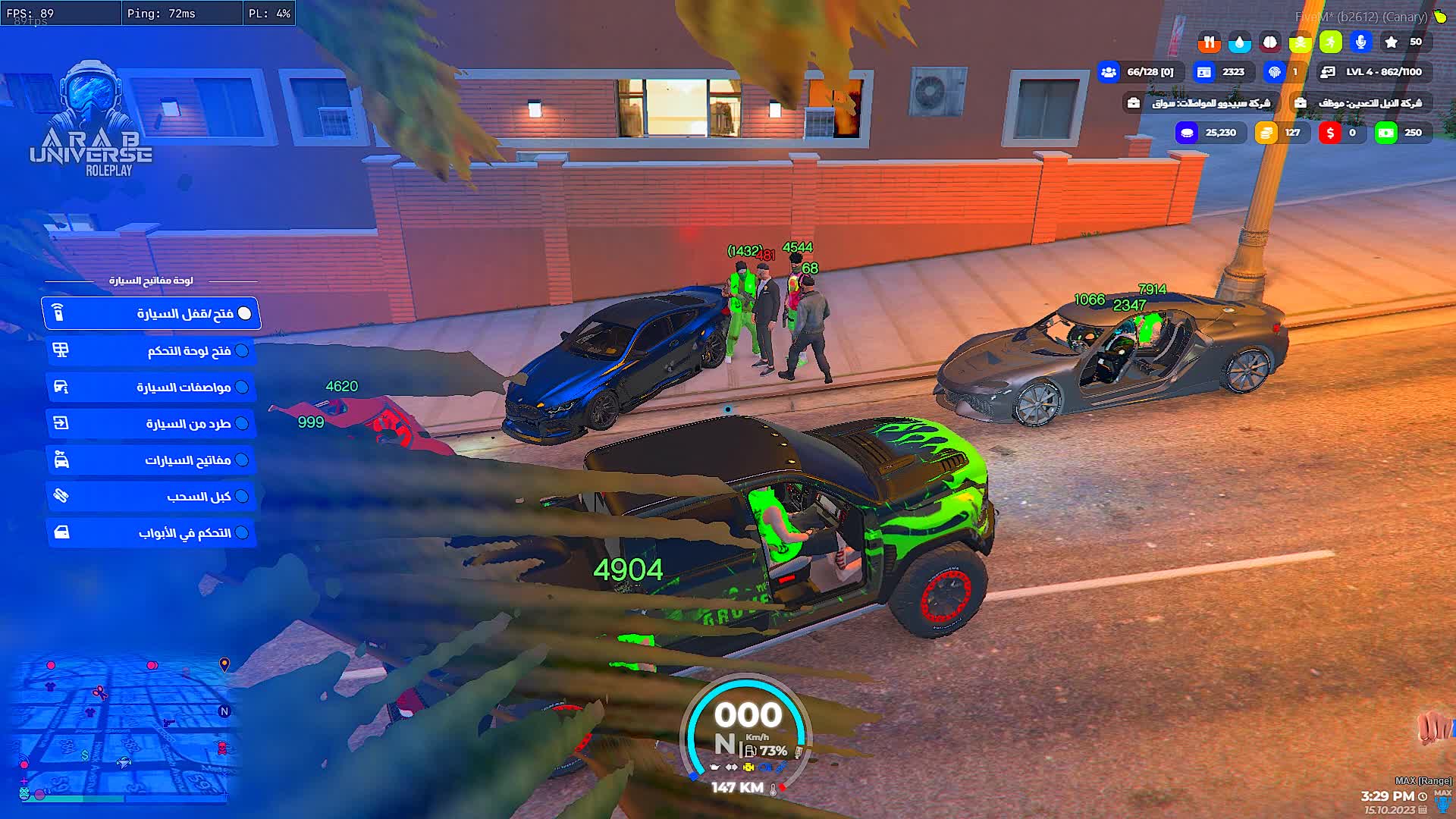Click the brain stress icon
1456x819 pixels.
click(1269, 42)
